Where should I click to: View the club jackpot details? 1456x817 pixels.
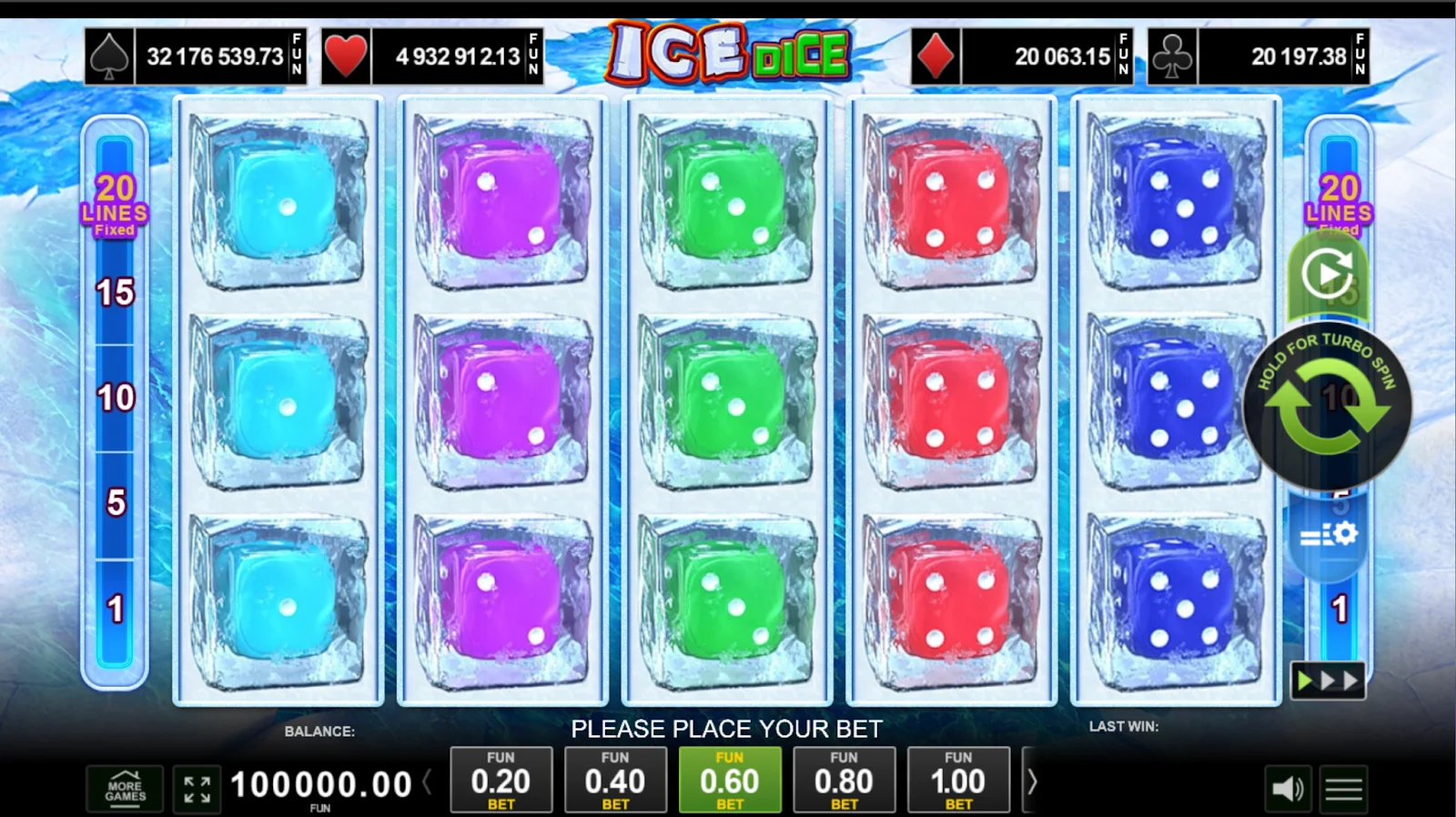[x=1259, y=56]
